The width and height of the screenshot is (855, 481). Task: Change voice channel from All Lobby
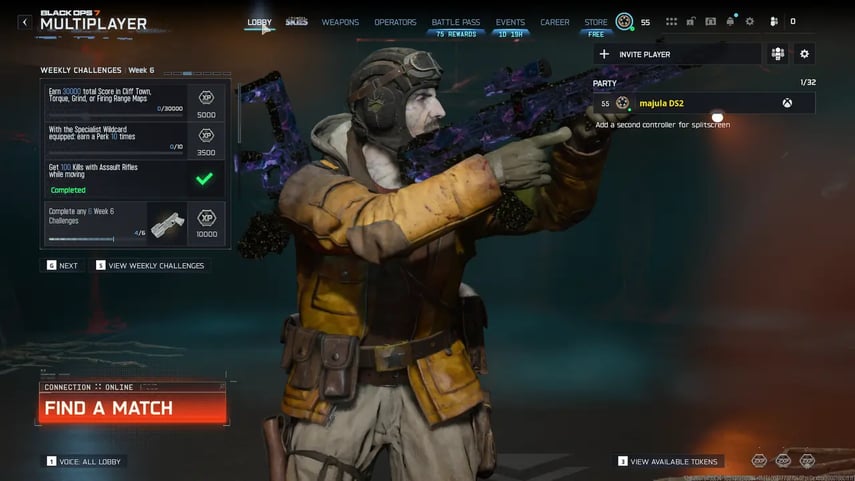point(85,461)
